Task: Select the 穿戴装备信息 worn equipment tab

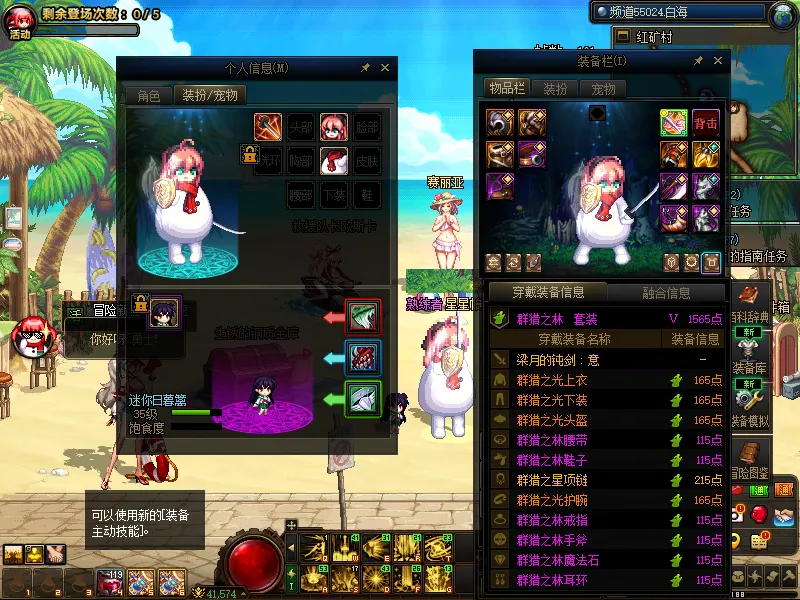Action: [547, 293]
